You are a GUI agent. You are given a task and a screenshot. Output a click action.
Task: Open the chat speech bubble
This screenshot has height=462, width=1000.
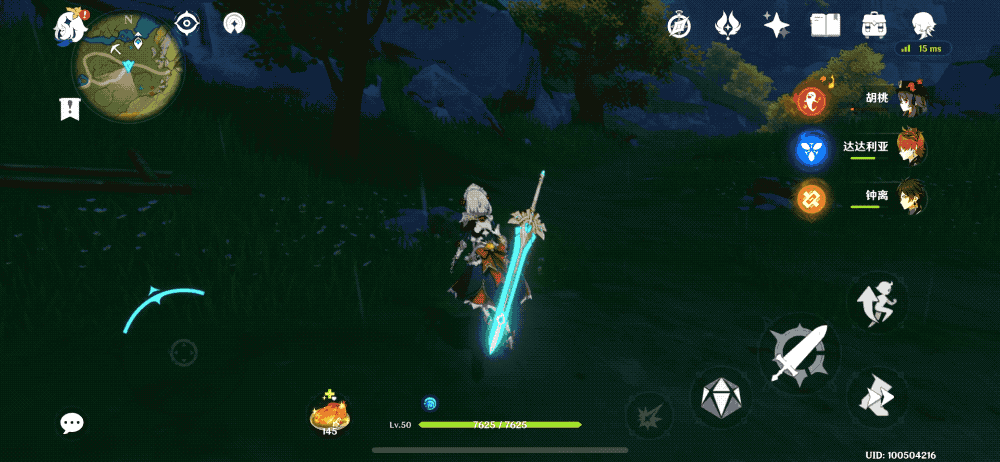point(72,423)
